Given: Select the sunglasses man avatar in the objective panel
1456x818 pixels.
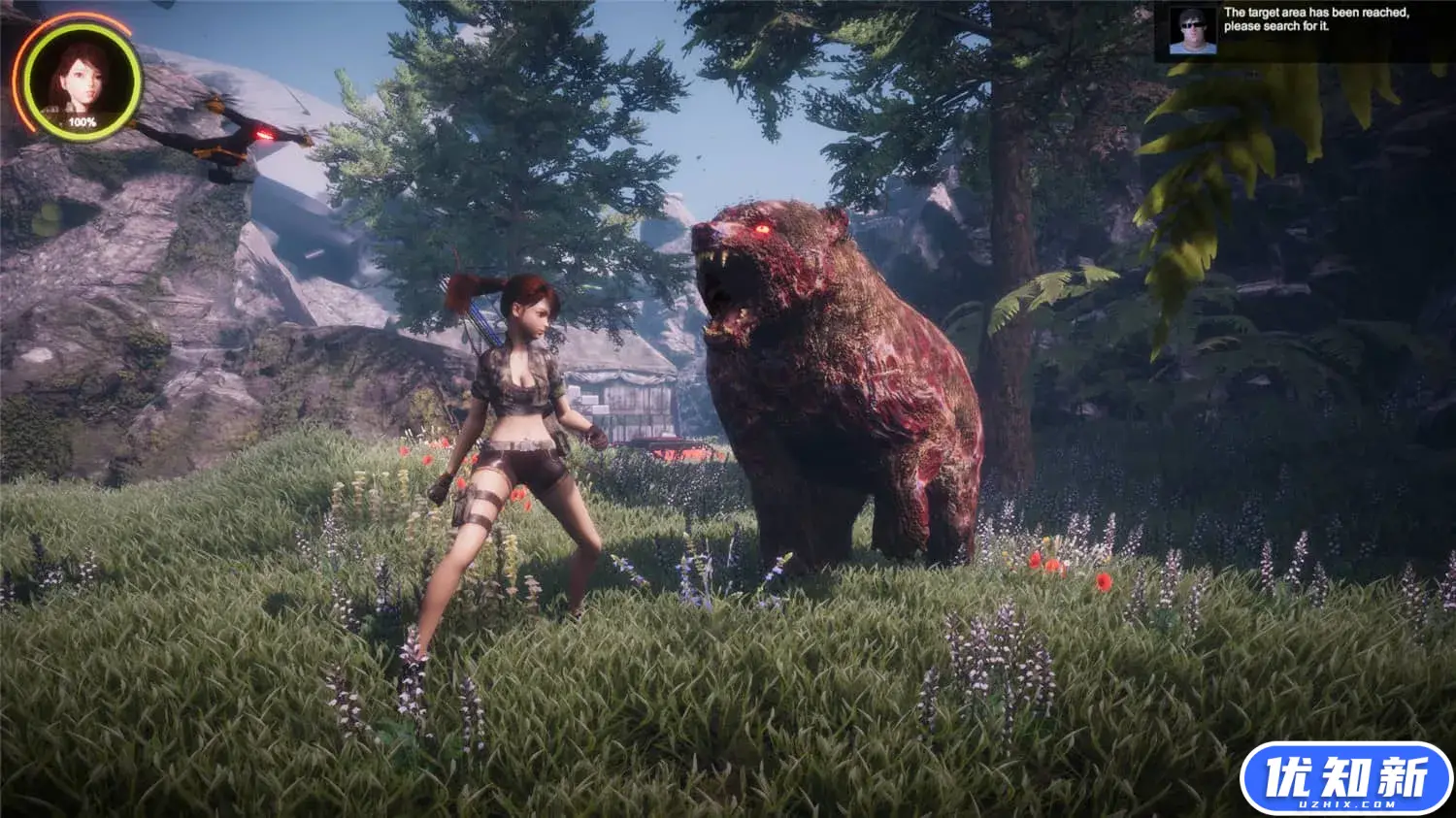Looking at the screenshot, I should pos(1192,31).
